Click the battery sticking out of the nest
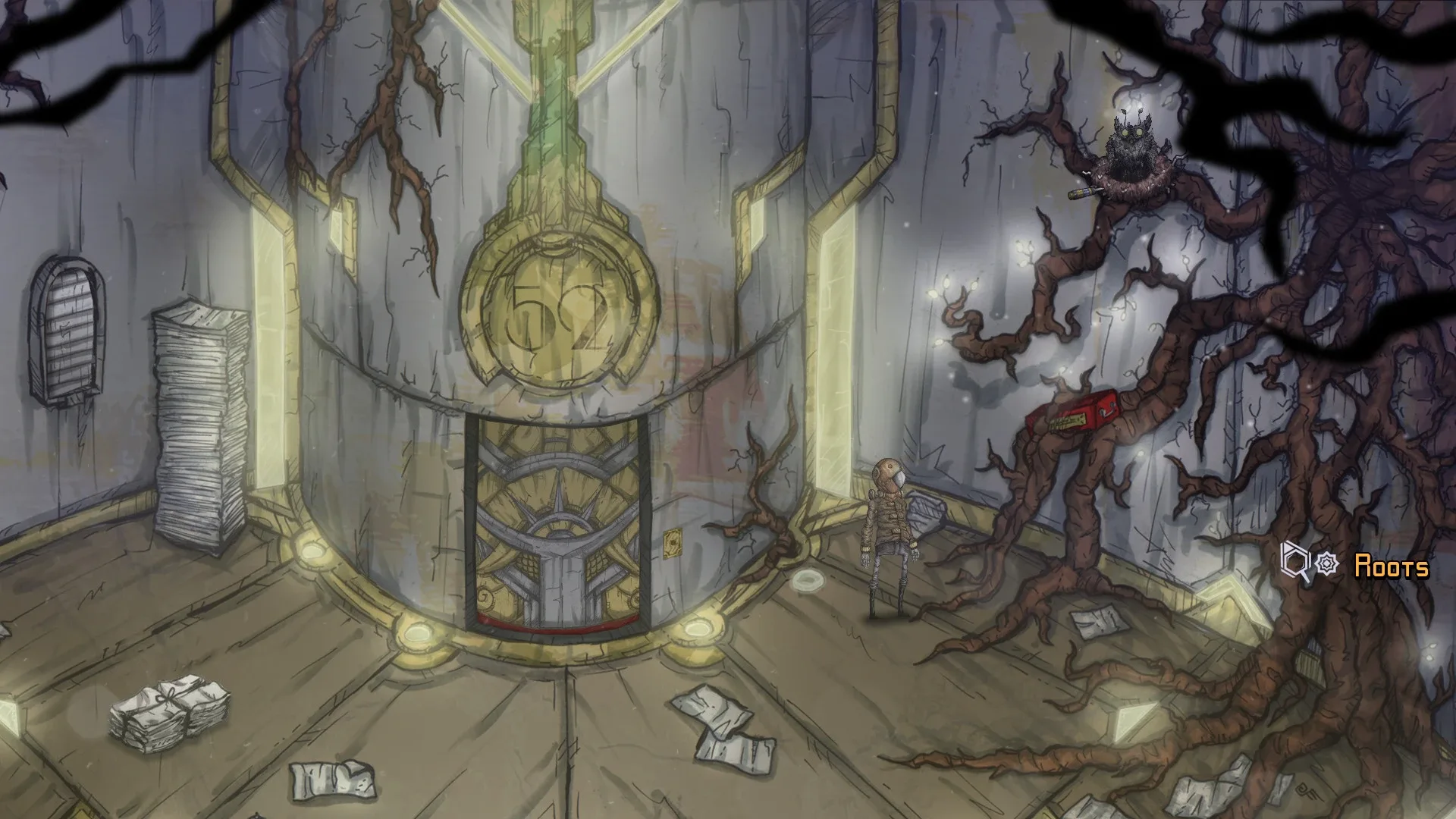The image size is (1456, 819). 1082,192
